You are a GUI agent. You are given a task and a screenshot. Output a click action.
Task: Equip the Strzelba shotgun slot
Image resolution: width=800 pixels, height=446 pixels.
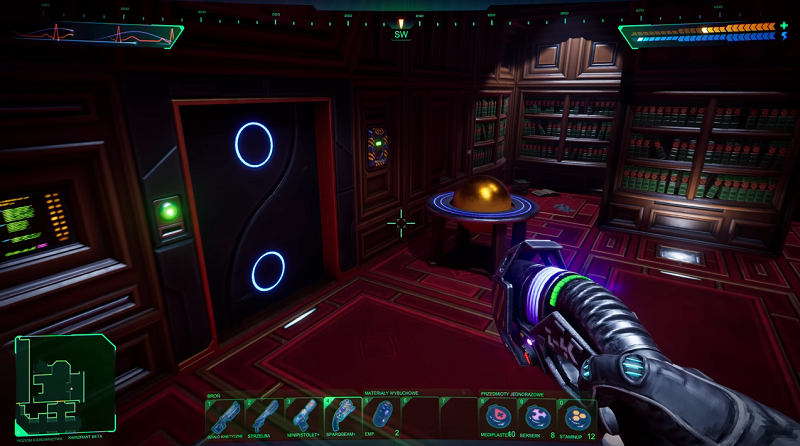(x=264, y=417)
